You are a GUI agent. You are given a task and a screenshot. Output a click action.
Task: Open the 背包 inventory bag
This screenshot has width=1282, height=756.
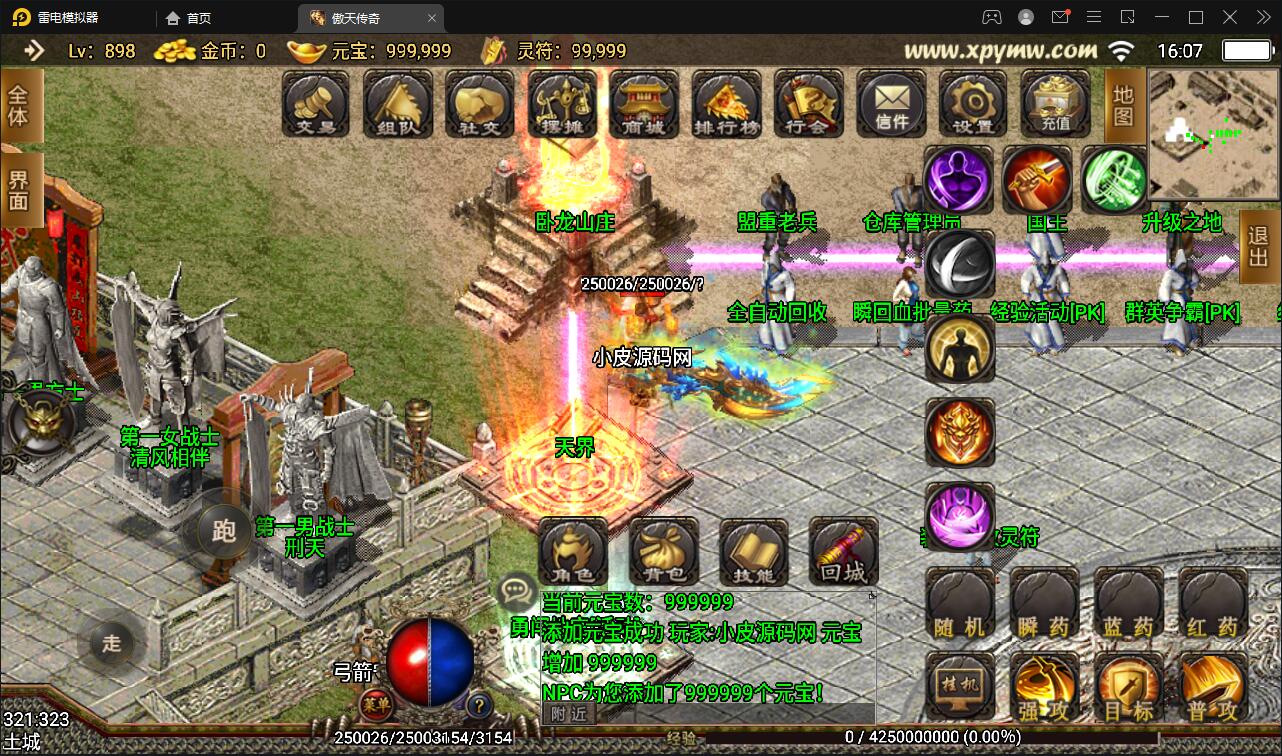pos(664,551)
